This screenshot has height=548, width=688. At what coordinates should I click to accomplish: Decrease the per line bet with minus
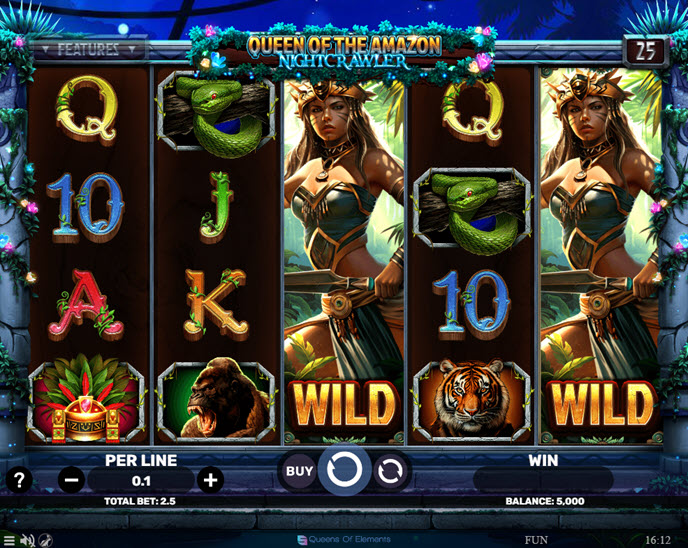point(72,480)
